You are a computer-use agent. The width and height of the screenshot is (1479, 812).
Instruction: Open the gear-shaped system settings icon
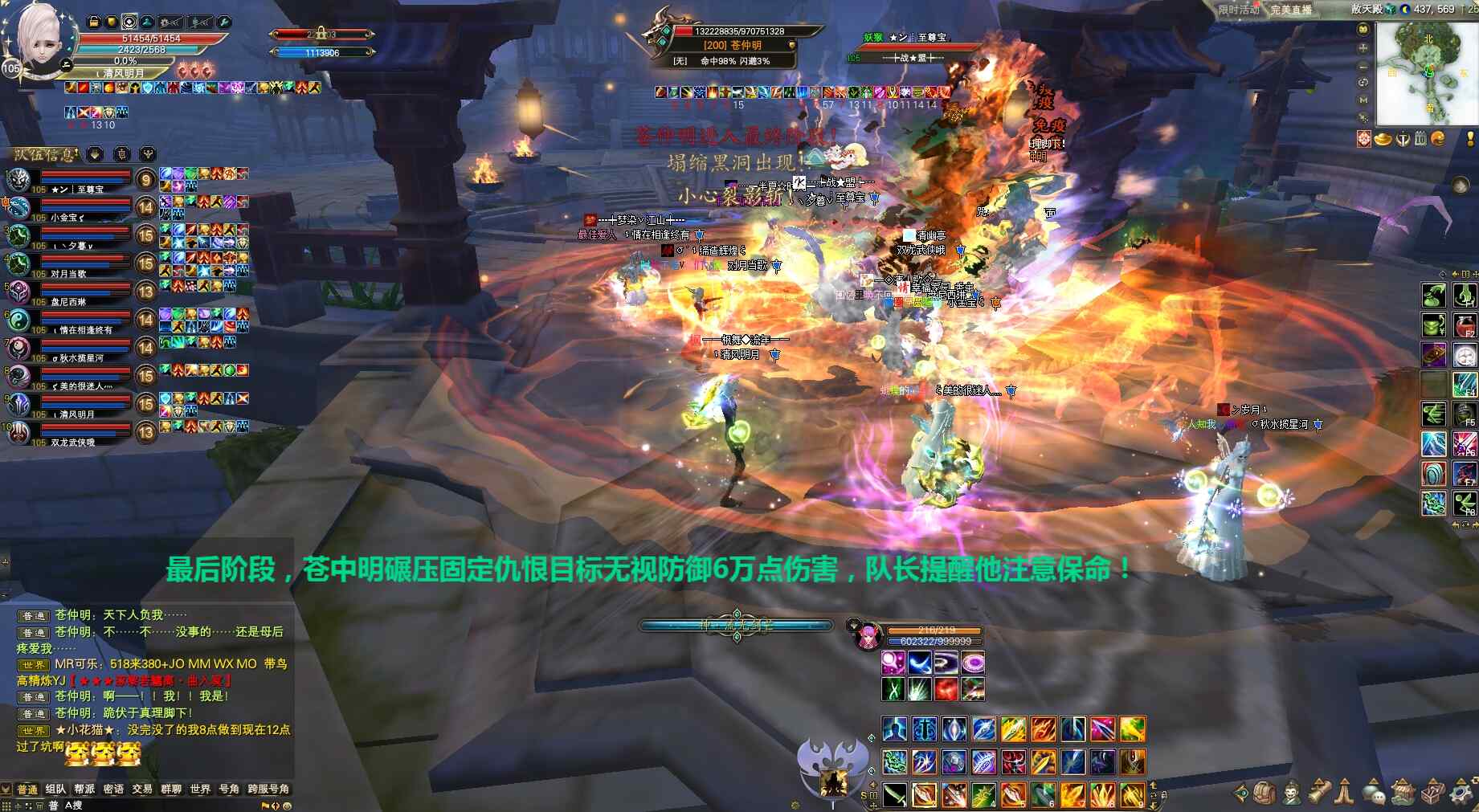pos(1461,793)
